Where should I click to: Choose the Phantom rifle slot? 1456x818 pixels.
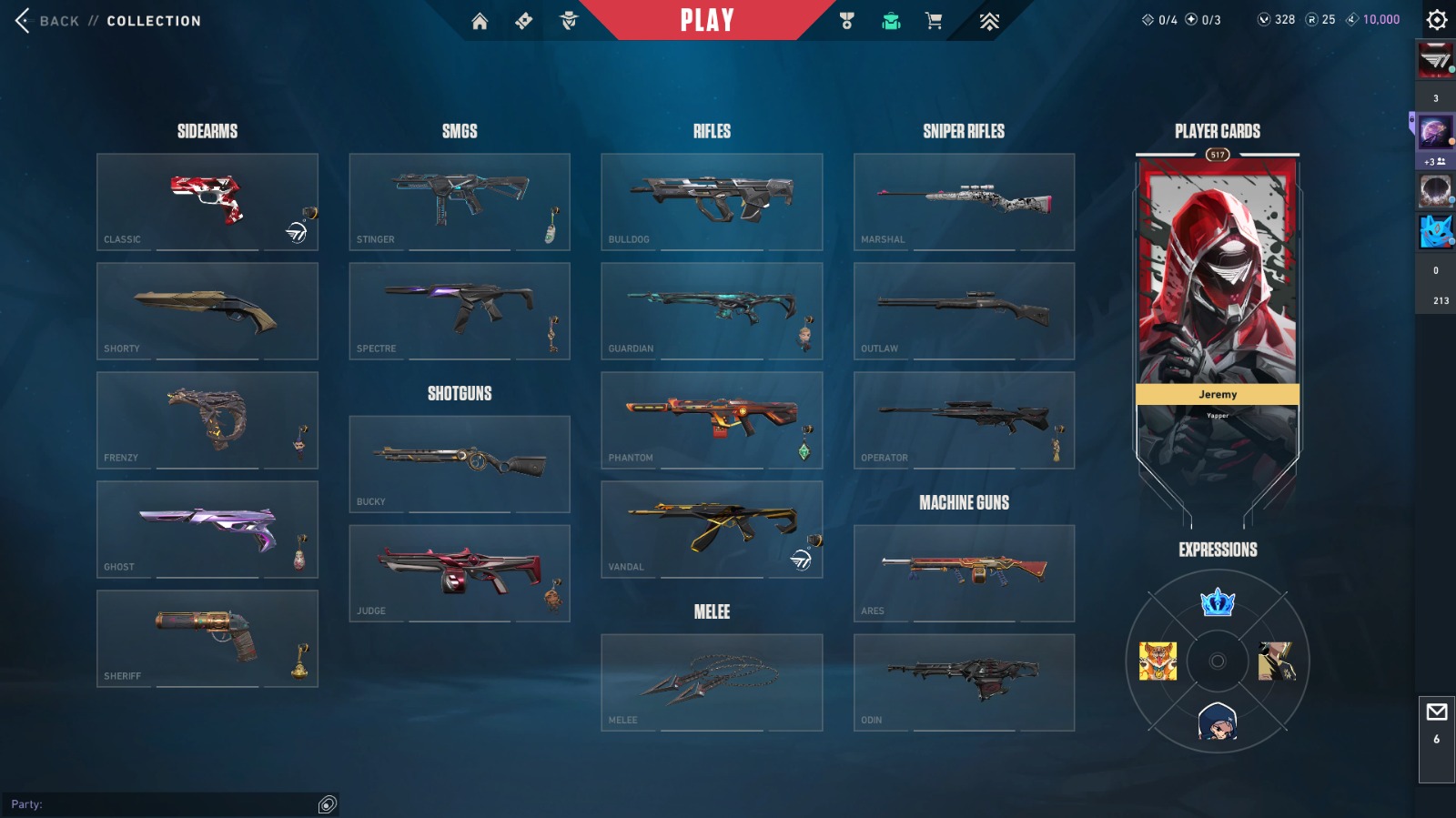[712, 419]
